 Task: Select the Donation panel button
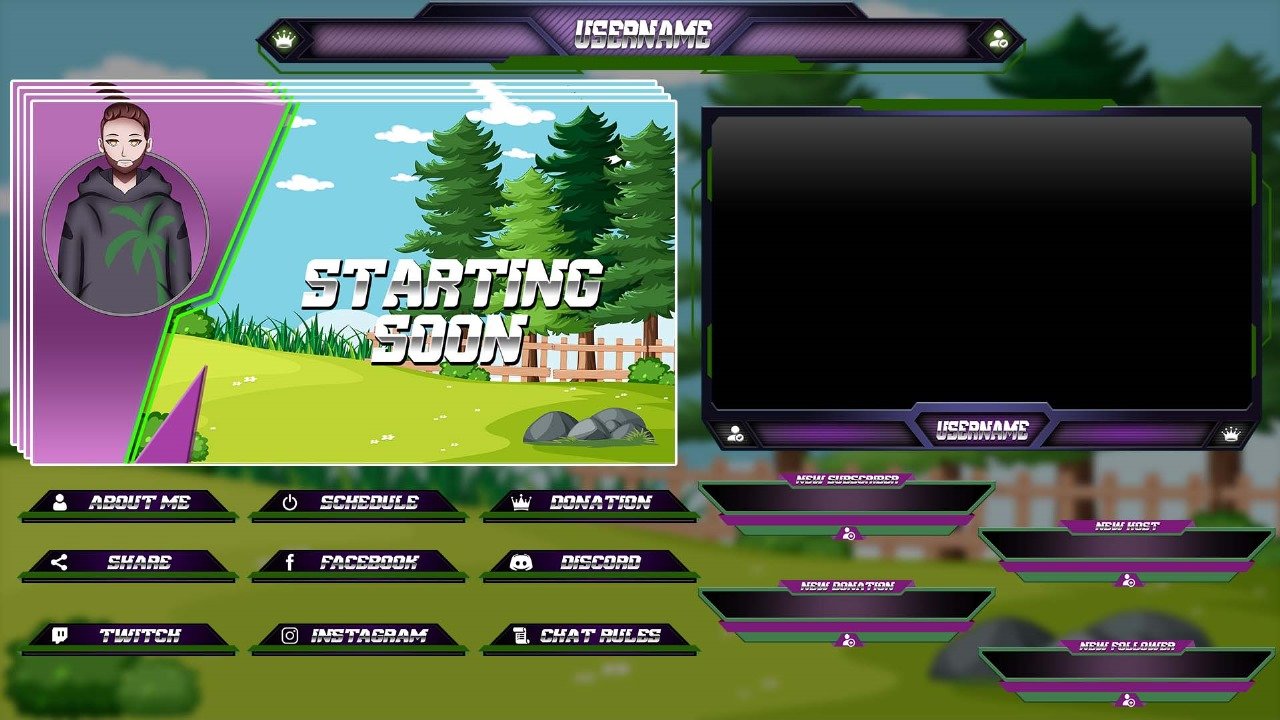590,502
